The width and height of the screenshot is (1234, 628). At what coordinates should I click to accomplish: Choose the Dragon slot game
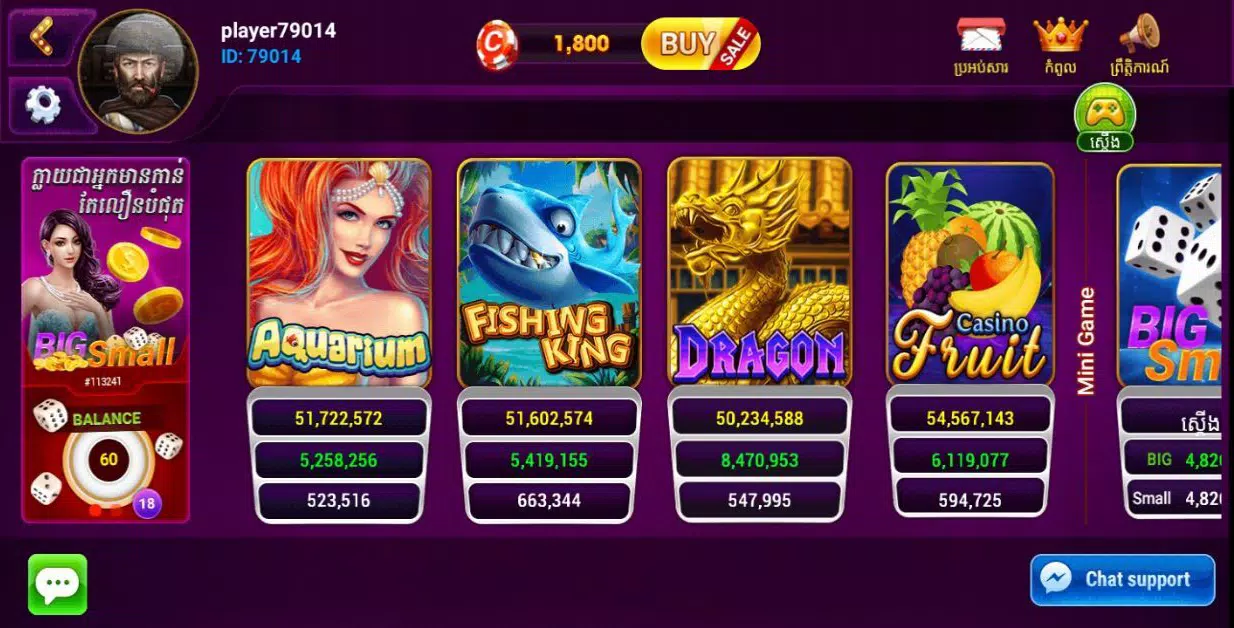[x=759, y=273]
